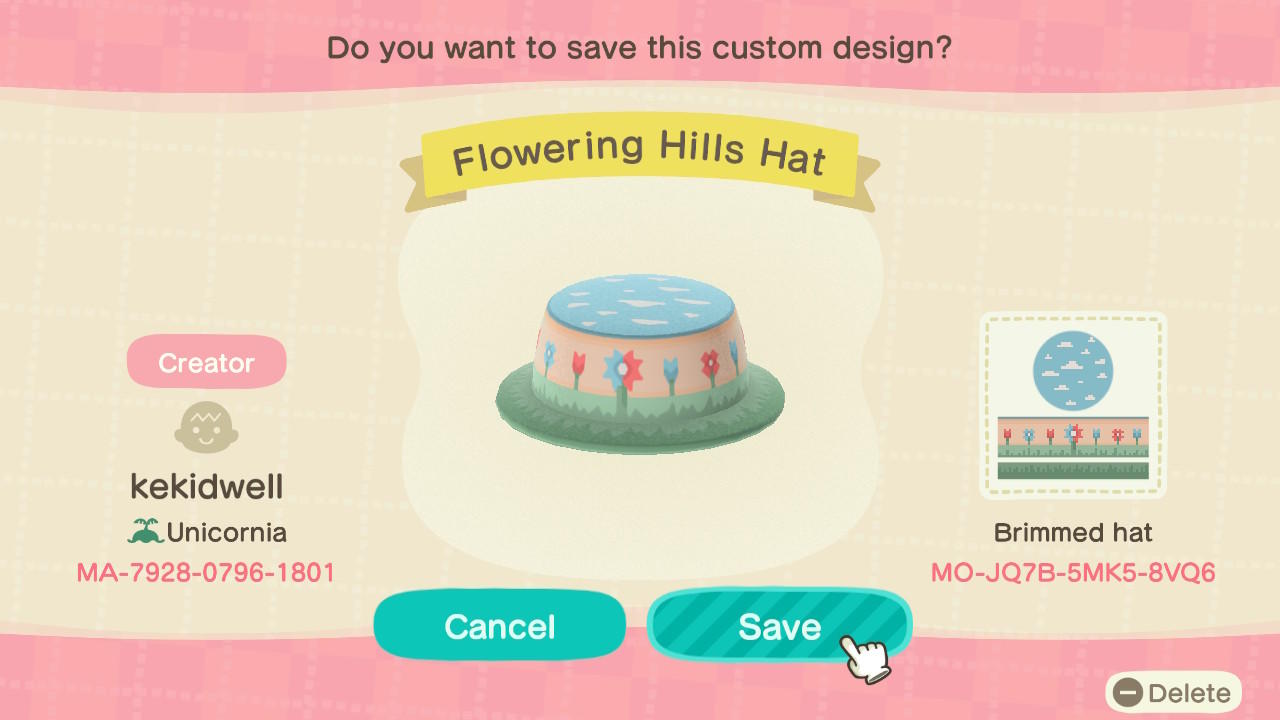Select the Brimmed hat label
1280x720 pixels.
[x=1073, y=533]
